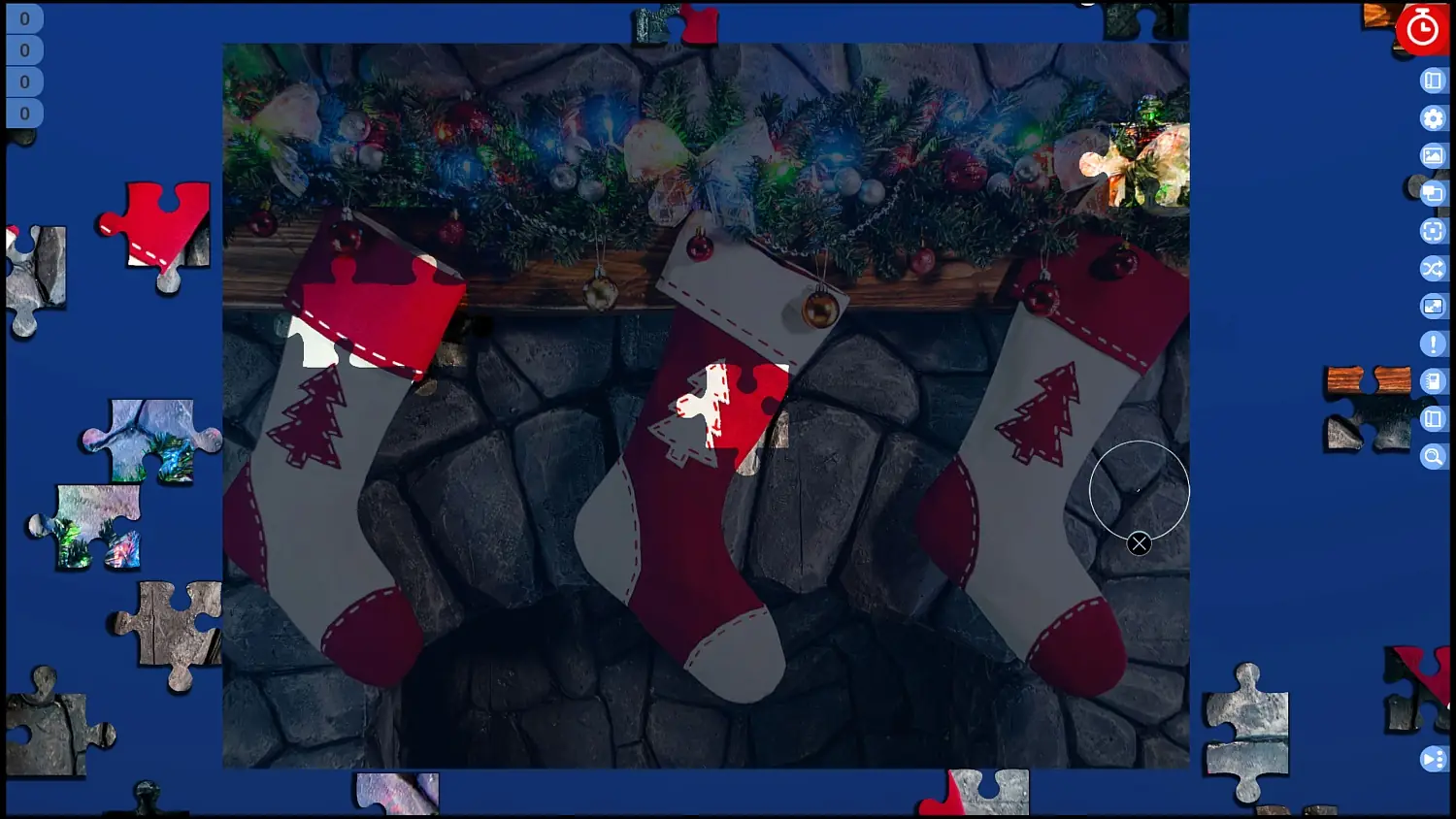1456x819 pixels.
Task: Select the red stocking puzzle piece top left
Action: click(x=155, y=223)
